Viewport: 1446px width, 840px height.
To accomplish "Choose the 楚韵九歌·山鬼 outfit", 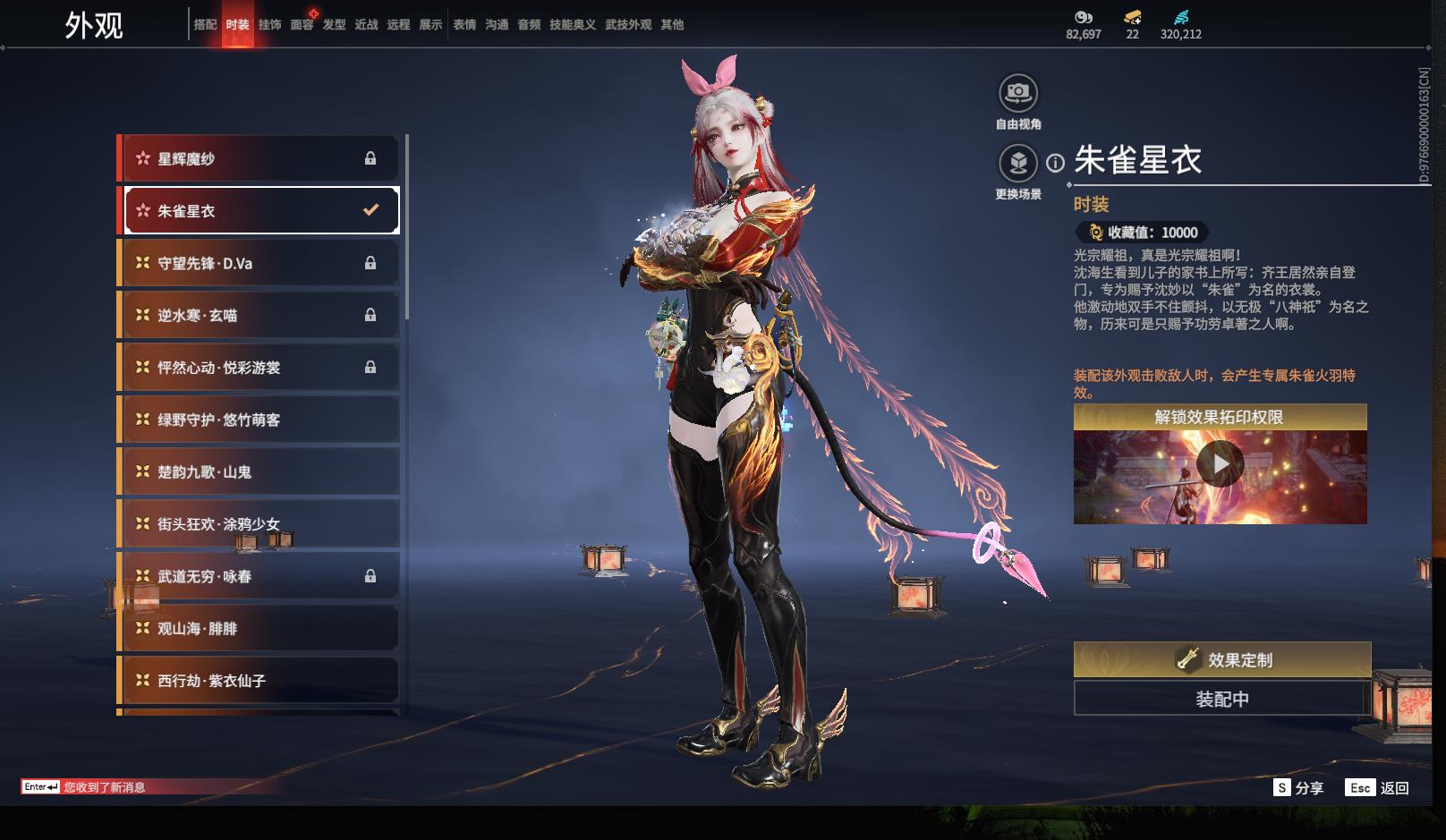I will [259, 471].
